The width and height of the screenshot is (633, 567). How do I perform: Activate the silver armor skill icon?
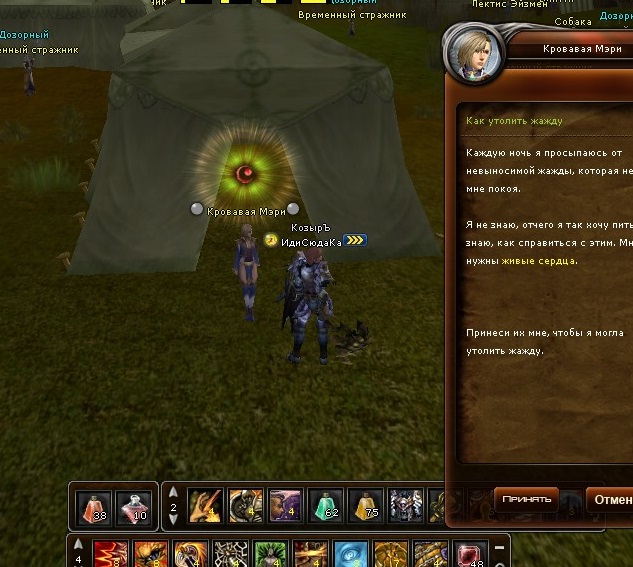pos(405,507)
